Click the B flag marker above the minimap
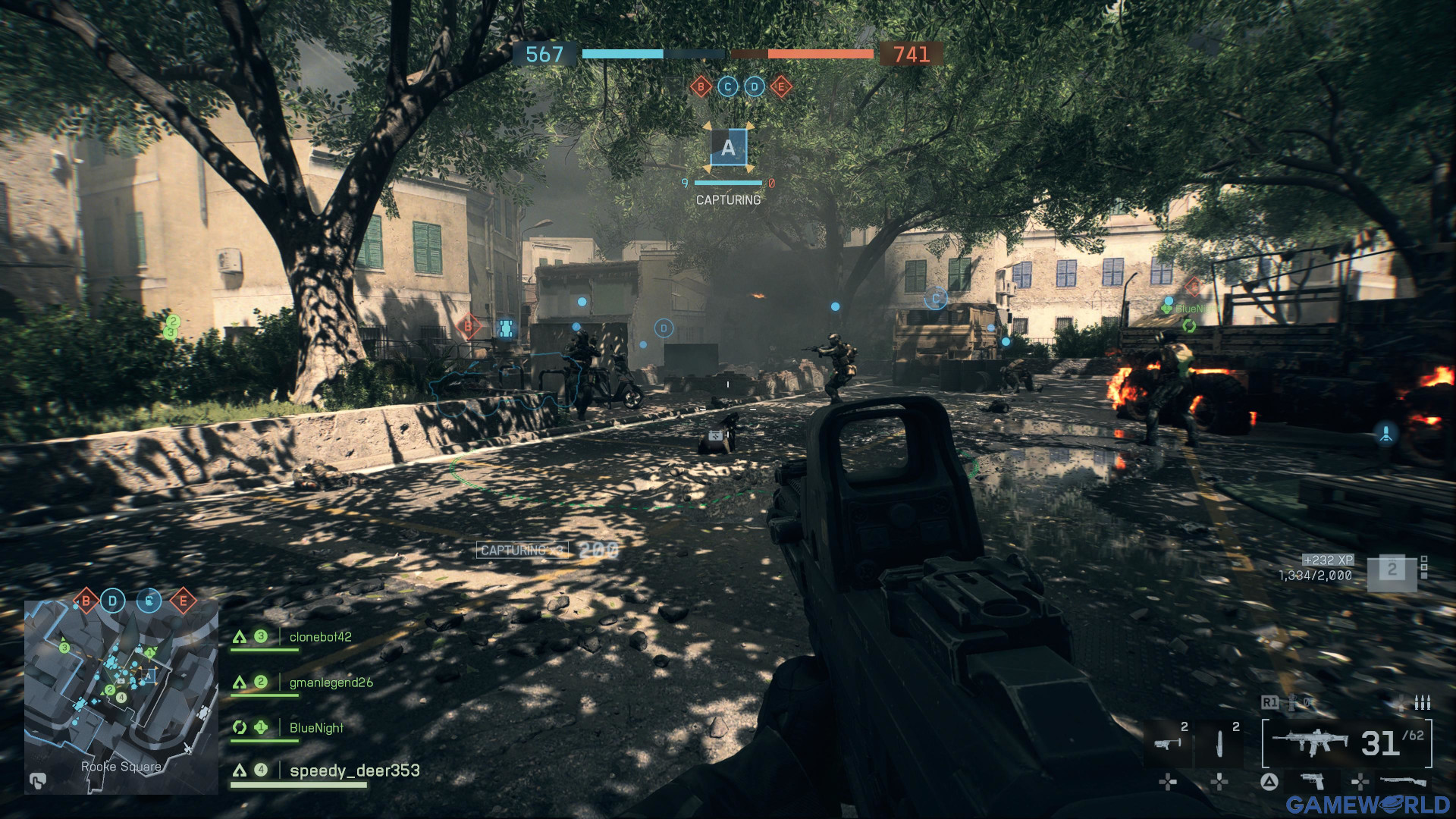 pyautogui.click(x=86, y=601)
